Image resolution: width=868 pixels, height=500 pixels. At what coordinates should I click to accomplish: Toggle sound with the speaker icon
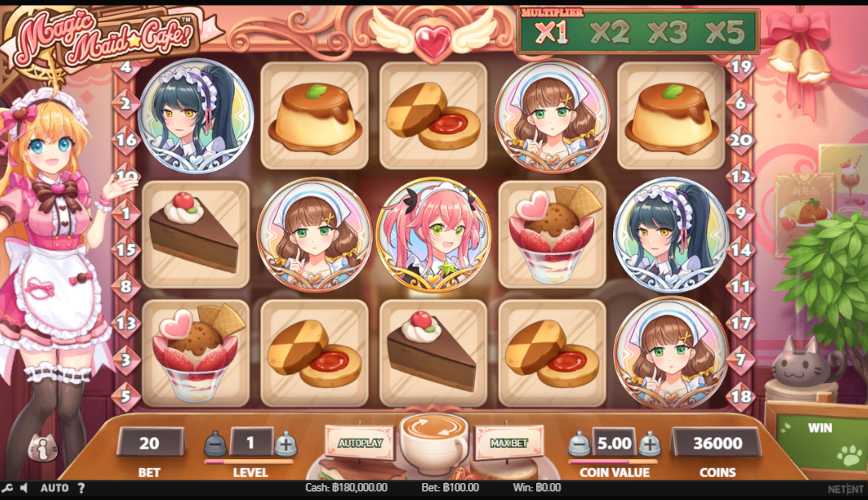click(23, 489)
